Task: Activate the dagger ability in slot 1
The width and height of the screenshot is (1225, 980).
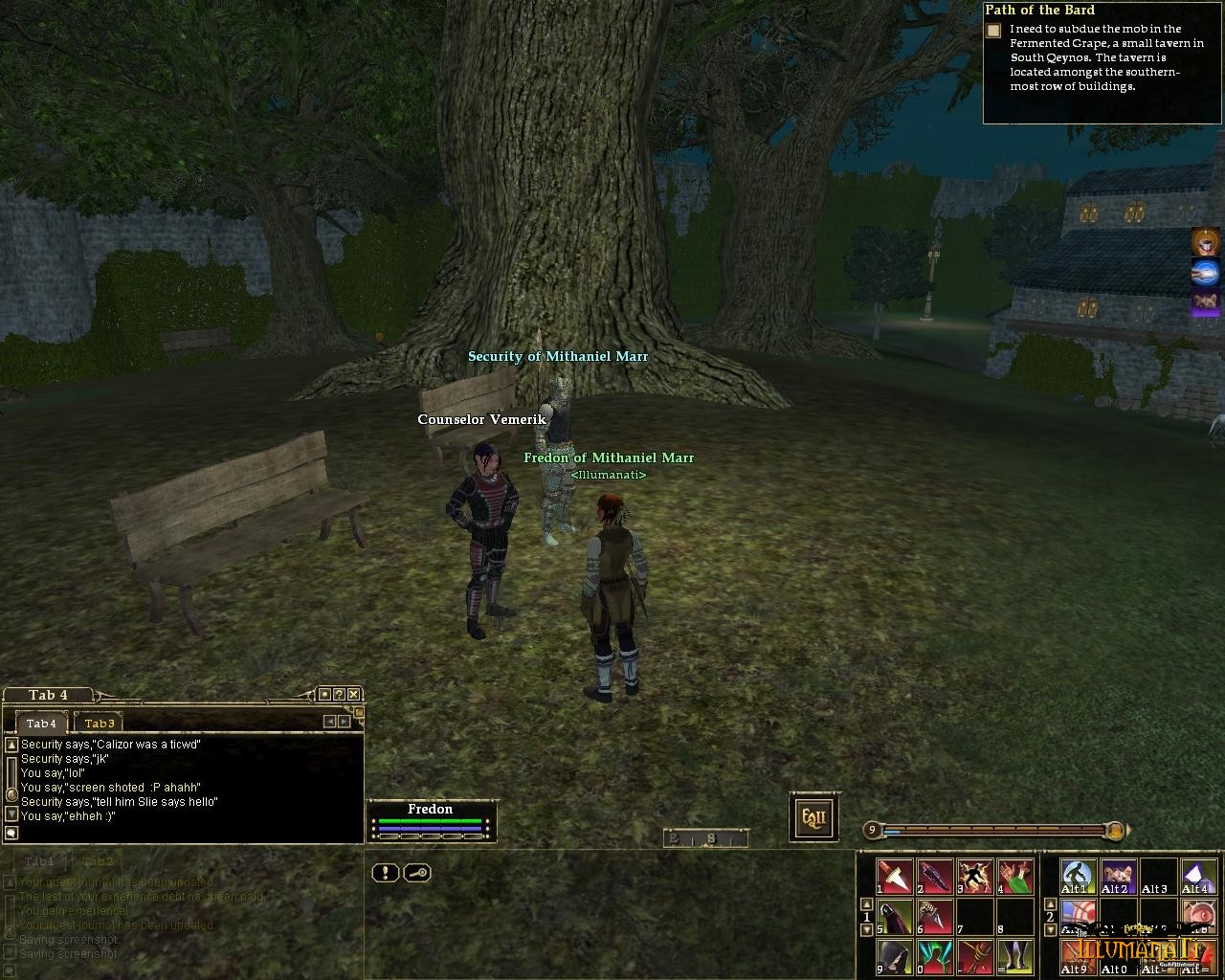Action: coord(895,876)
